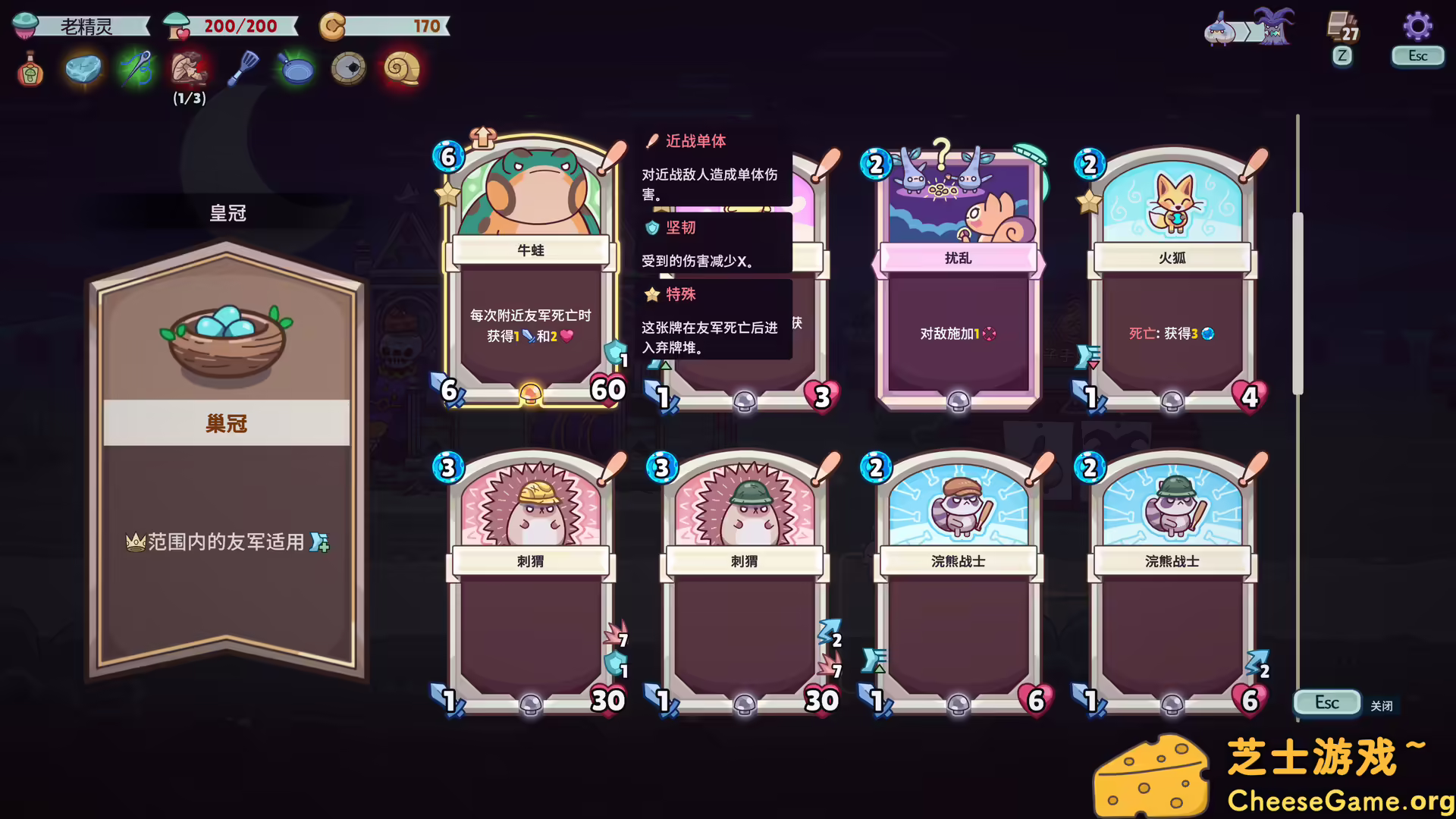
Task: View the 巢冠 crown panel details
Action: click(x=226, y=425)
